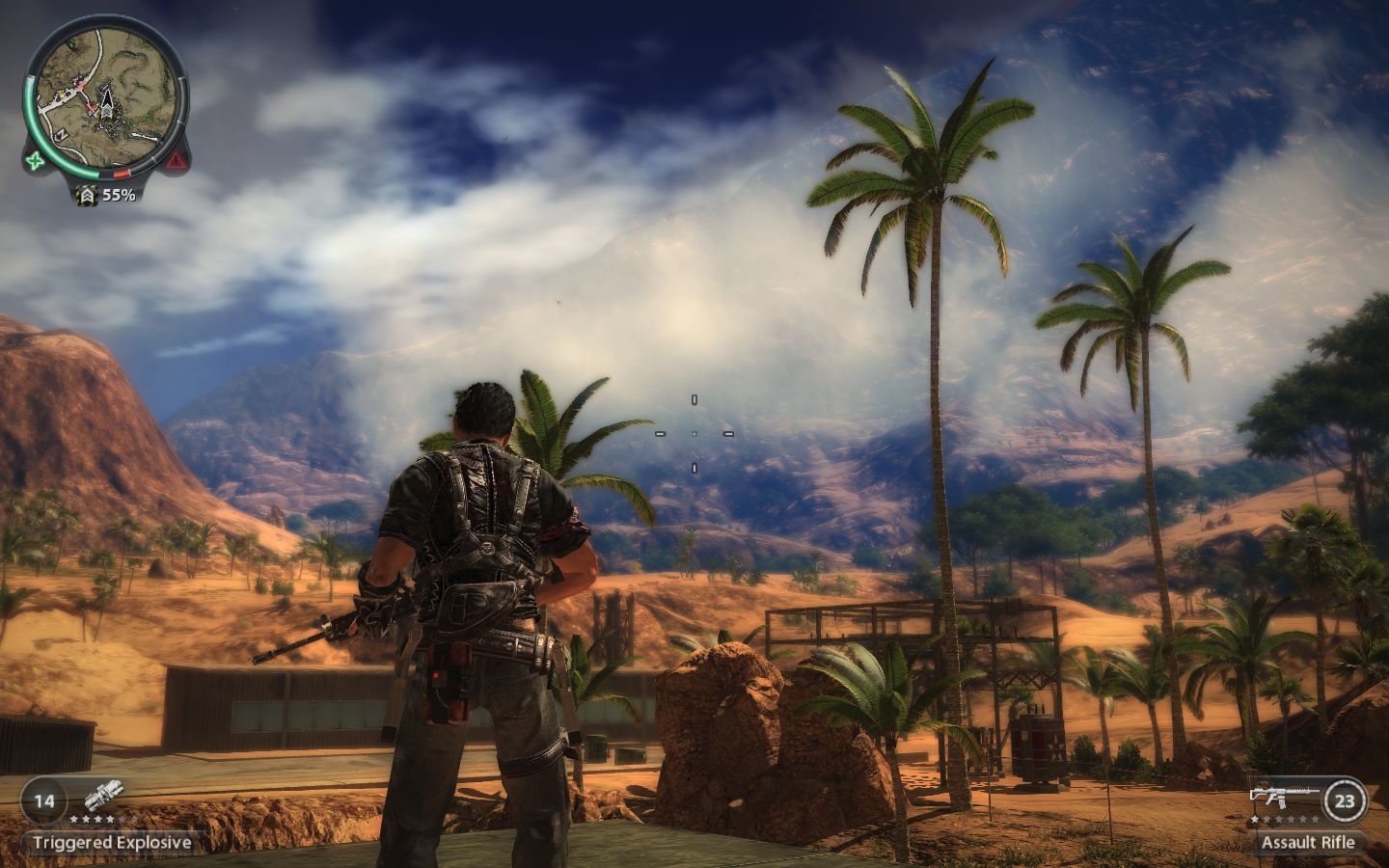This screenshot has height=868, width=1389.
Task: Click the green cross icon beside the minimap
Action: tap(36, 160)
